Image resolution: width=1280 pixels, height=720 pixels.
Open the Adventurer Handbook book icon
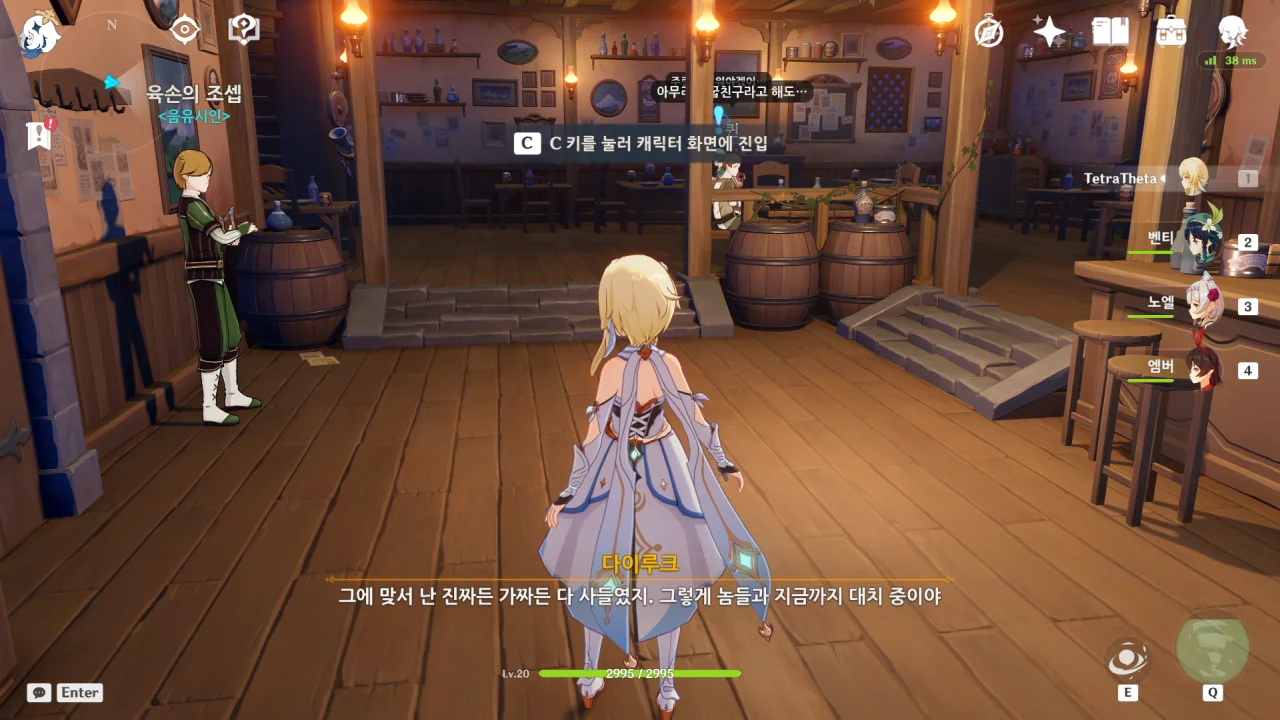click(x=1110, y=32)
